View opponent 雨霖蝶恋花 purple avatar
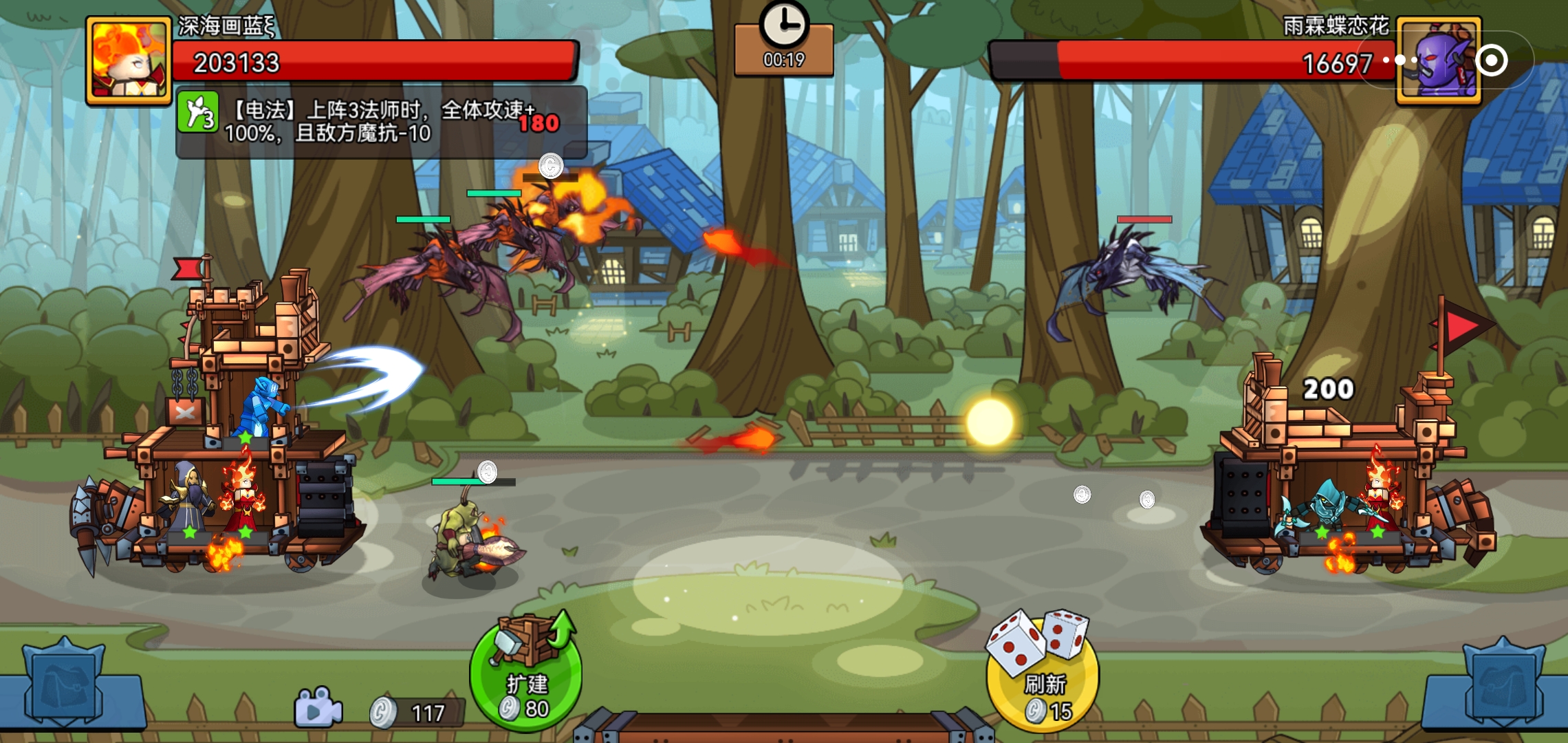 [x=1437, y=62]
